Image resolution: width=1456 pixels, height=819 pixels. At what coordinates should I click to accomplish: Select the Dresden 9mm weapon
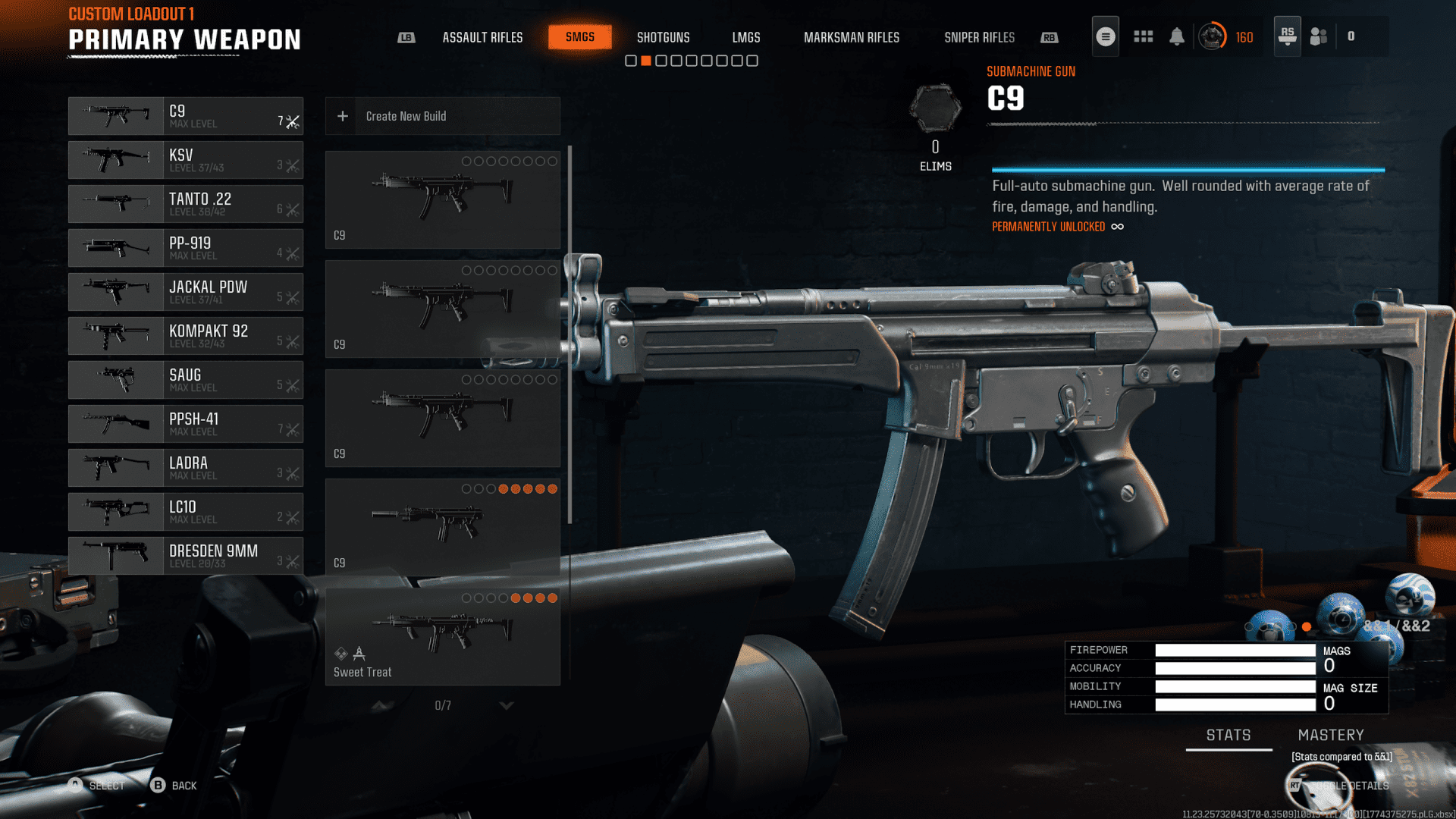coord(186,556)
